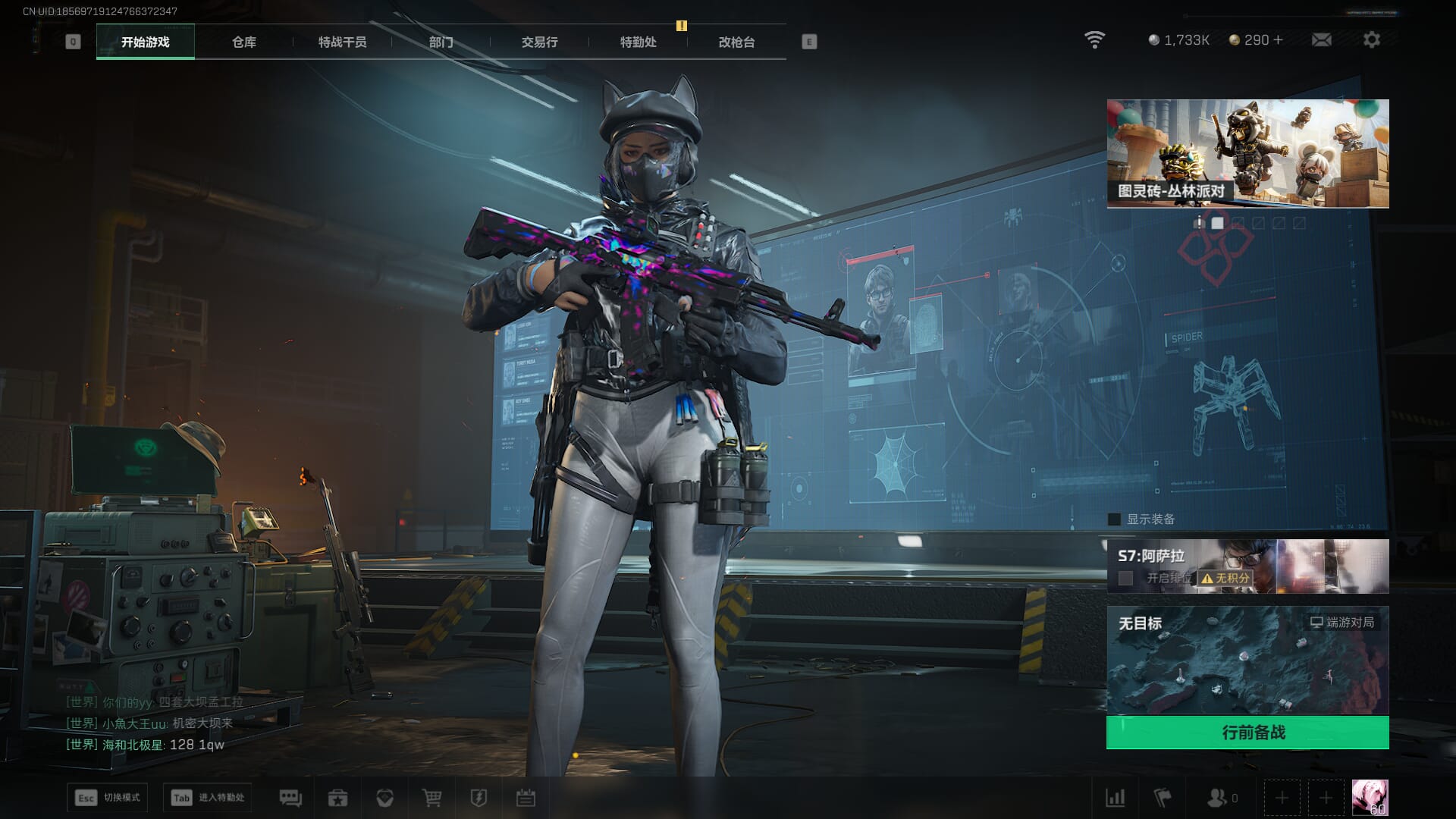
Task: Click the green 行前备战 button
Action: coord(1247,733)
